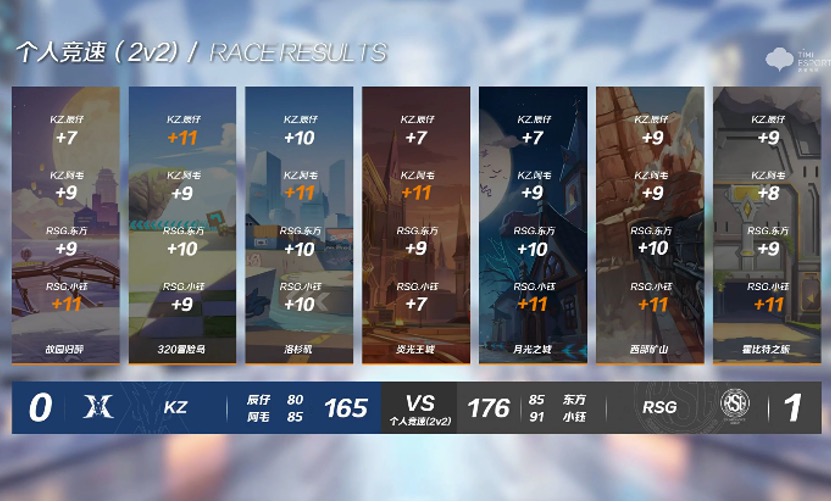Image resolution: width=832 pixels, height=502 pixels.
Task: Click the RSG team emblem
Action: point(735,406)
